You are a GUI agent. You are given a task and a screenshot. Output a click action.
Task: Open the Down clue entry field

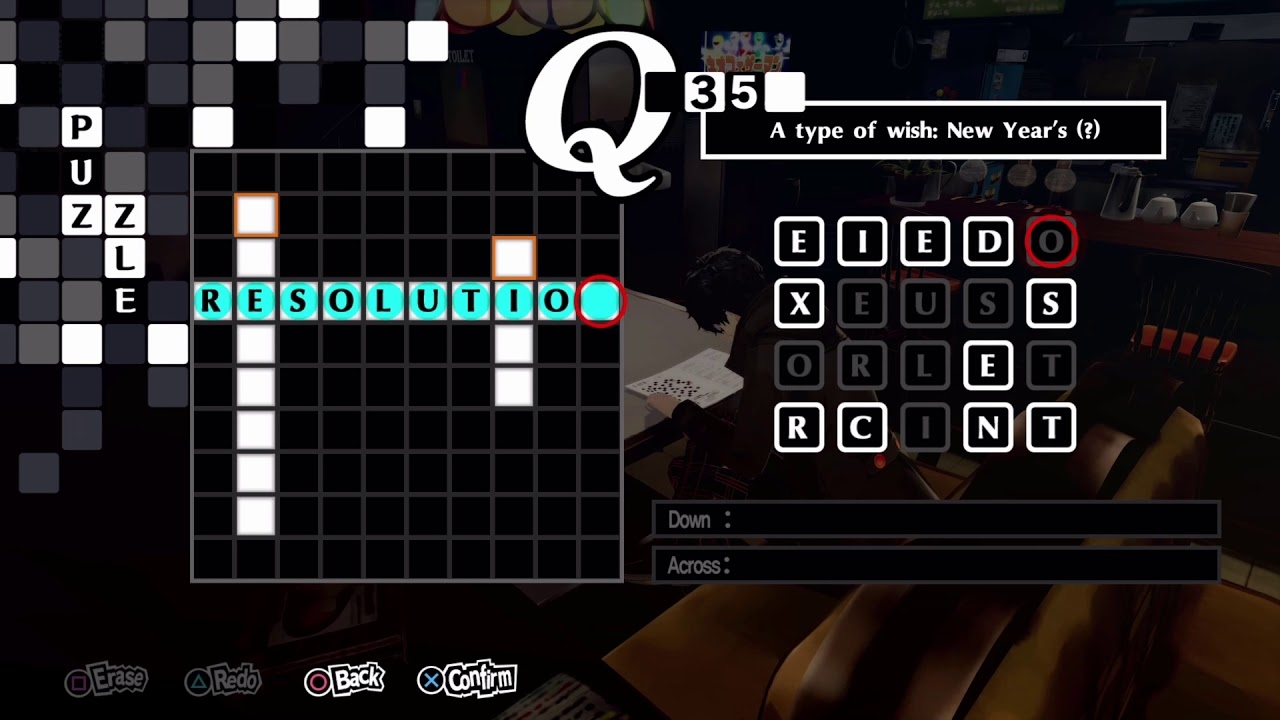pyautogui.click(x=937, y=520)
